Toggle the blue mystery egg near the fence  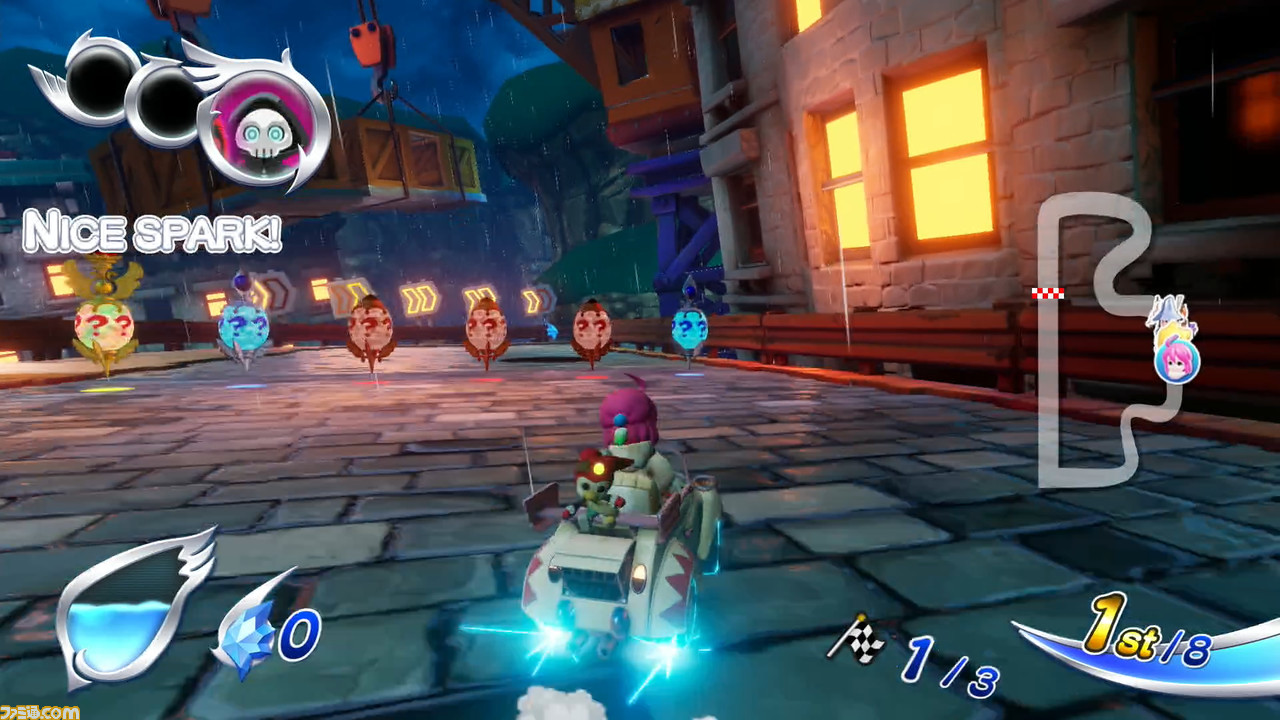[687, 329]
